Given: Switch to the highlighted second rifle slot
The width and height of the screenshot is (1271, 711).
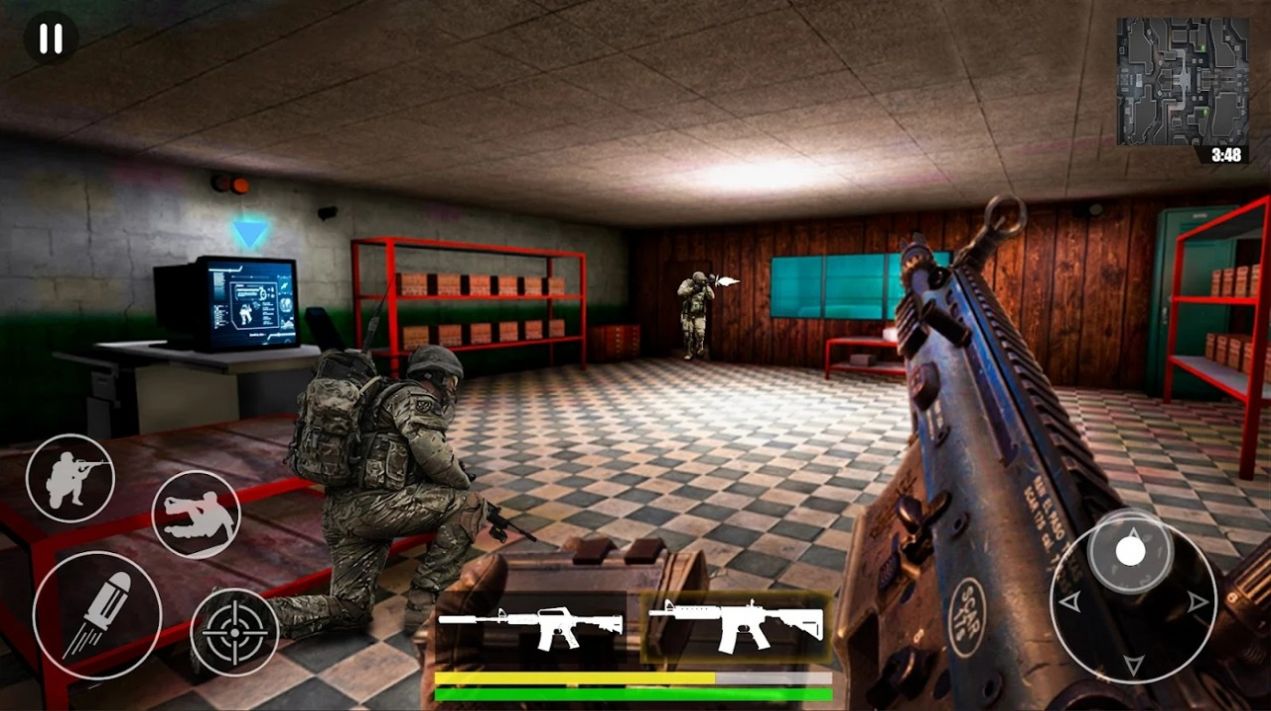Looking at the screenshot, I should tap(735, 625).
